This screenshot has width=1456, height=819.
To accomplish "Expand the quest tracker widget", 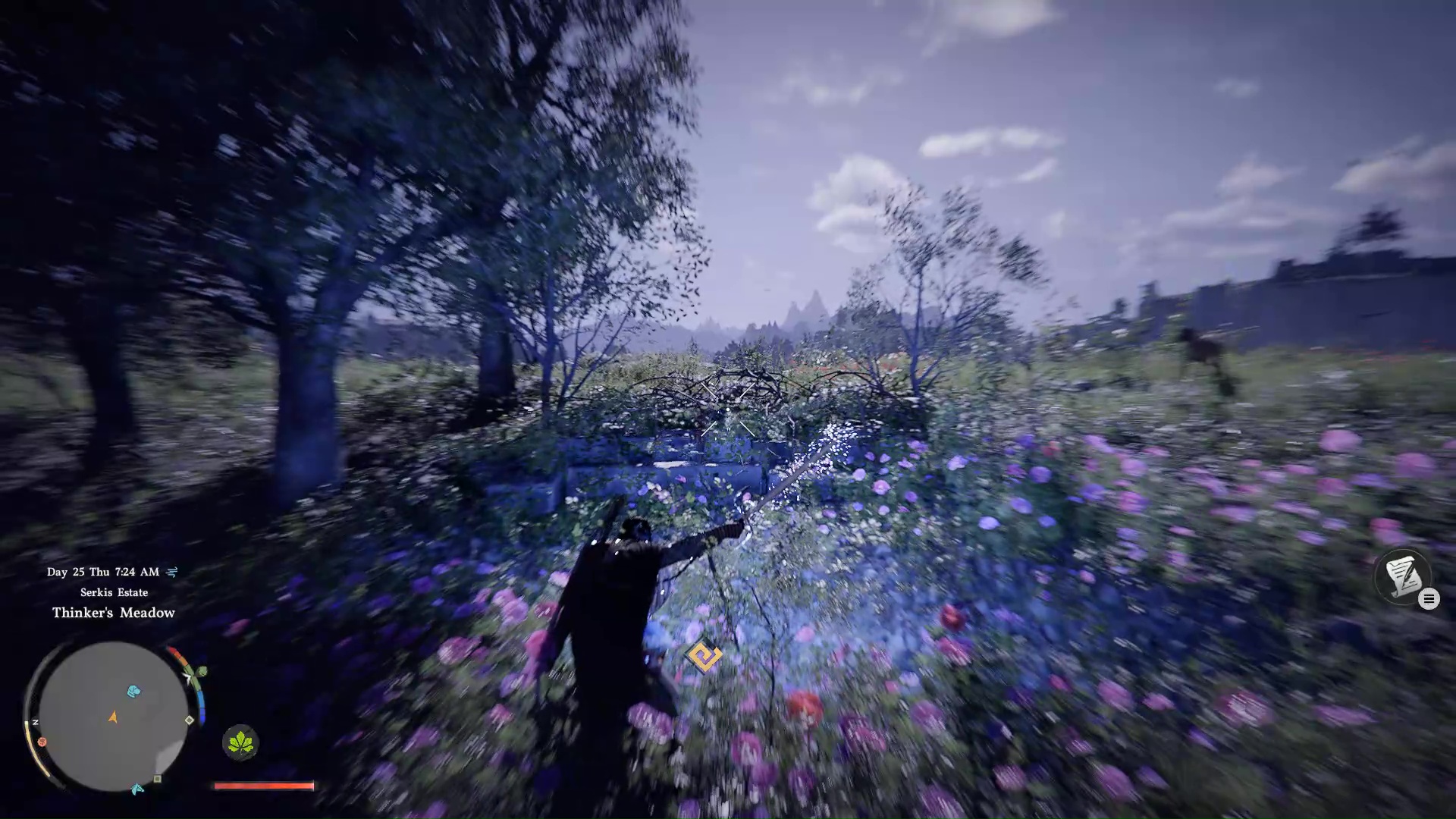I will (1403, 578).
